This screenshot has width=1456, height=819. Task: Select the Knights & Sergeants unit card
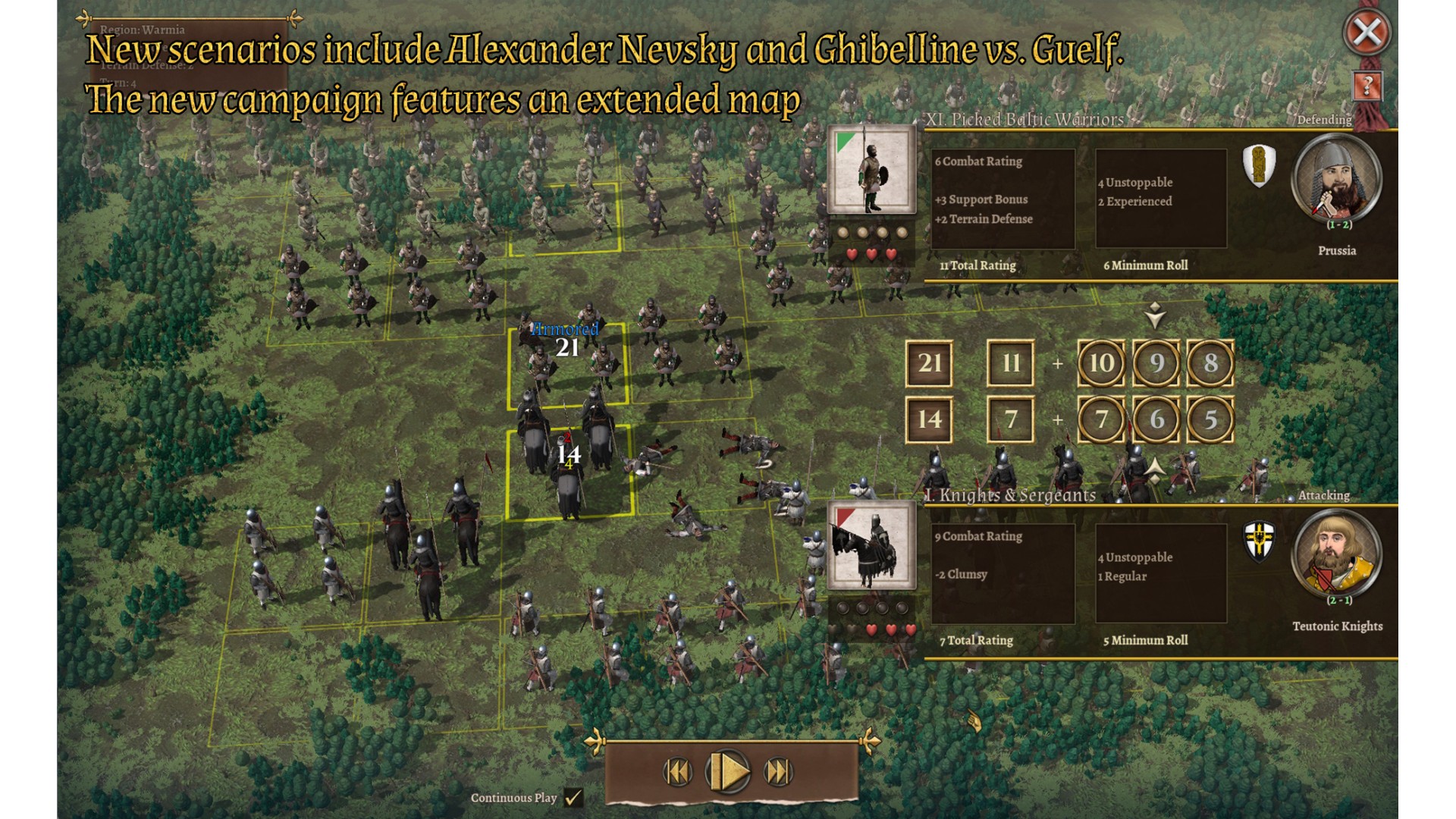871,545
